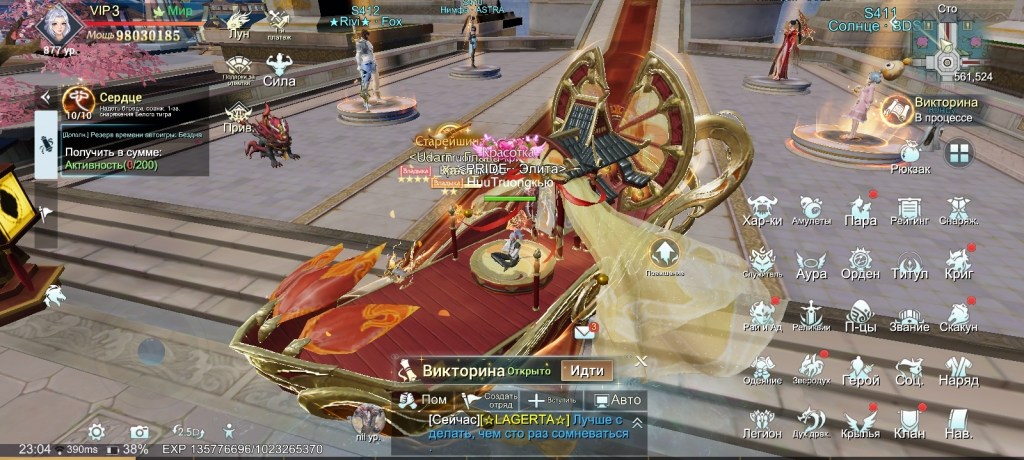Tap the Идти button for Викторина
Viewport: 1024px width, 460px height.
[x=586, y=370]
